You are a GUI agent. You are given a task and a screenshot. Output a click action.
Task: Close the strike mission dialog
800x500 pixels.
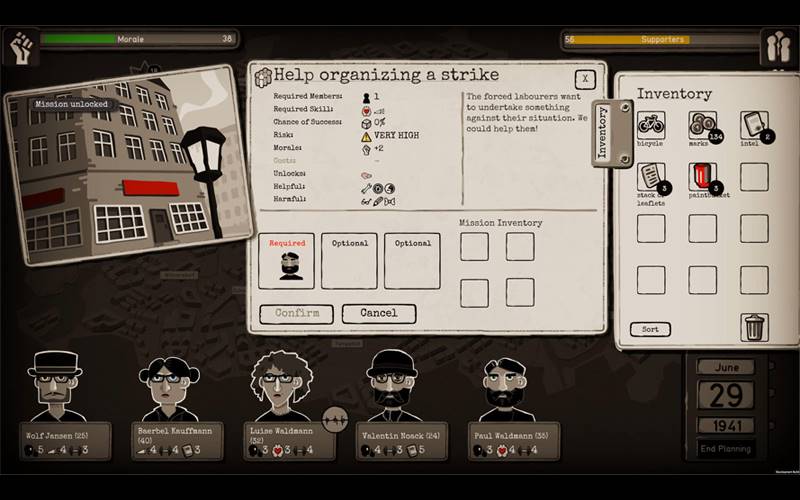(x=585, y=80)
